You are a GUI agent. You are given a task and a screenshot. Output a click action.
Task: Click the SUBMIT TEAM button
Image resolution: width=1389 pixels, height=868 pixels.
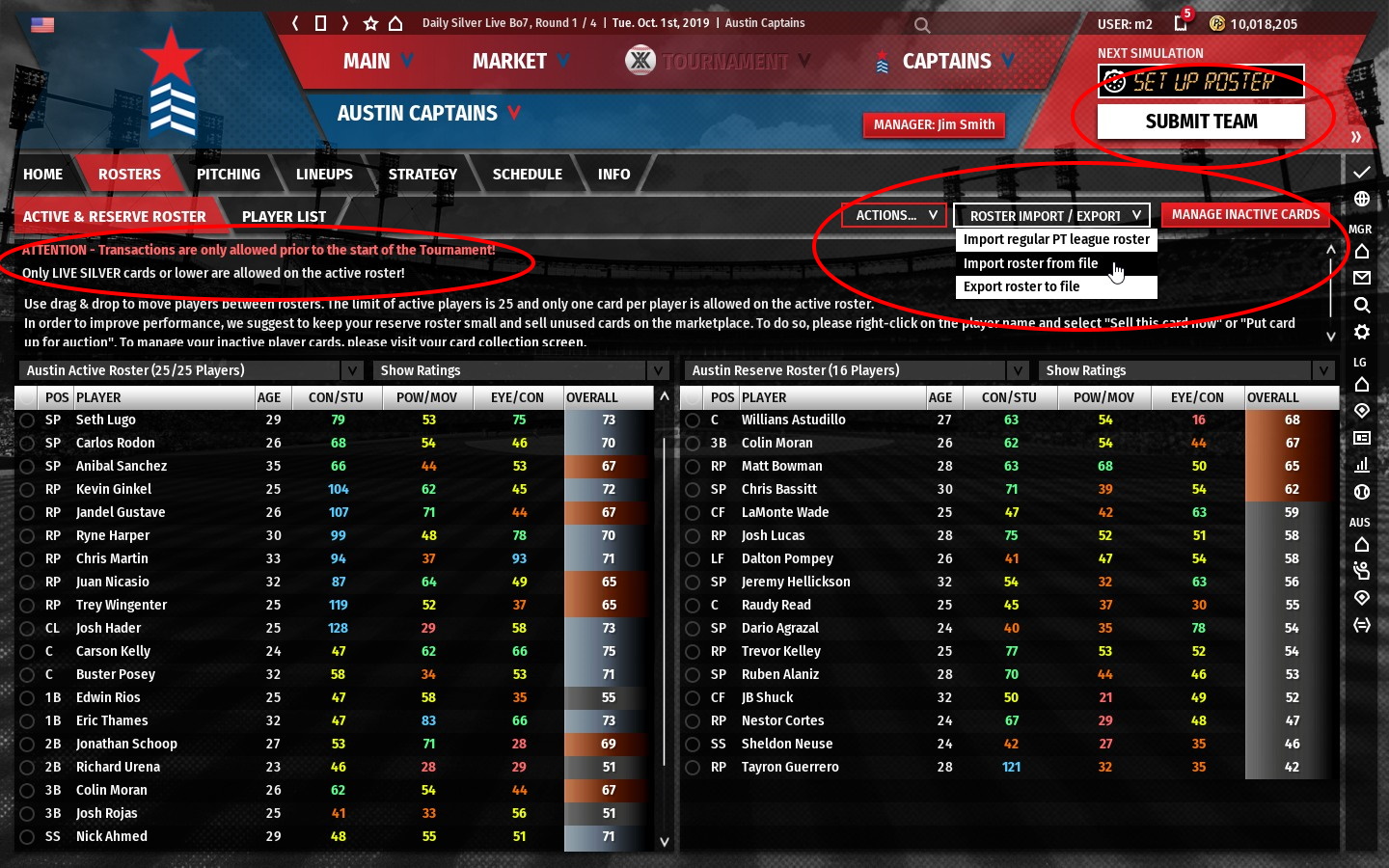click(1200, 121)
